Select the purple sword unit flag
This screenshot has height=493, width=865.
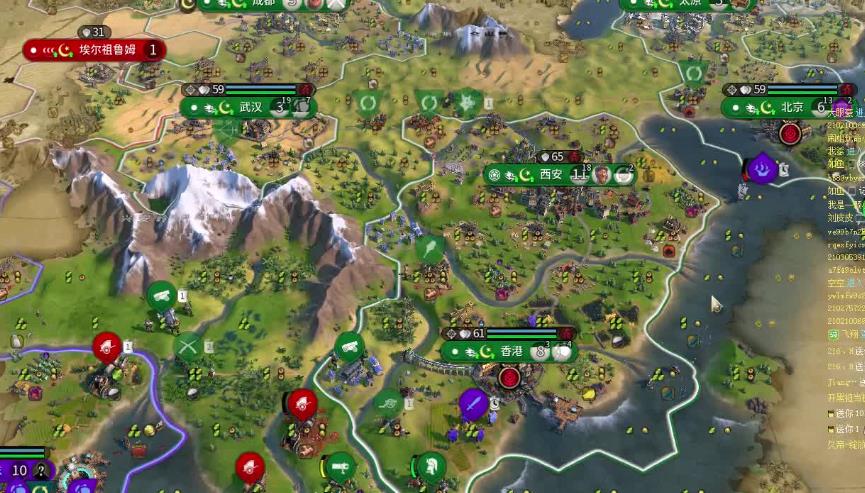tap(473, 404)
